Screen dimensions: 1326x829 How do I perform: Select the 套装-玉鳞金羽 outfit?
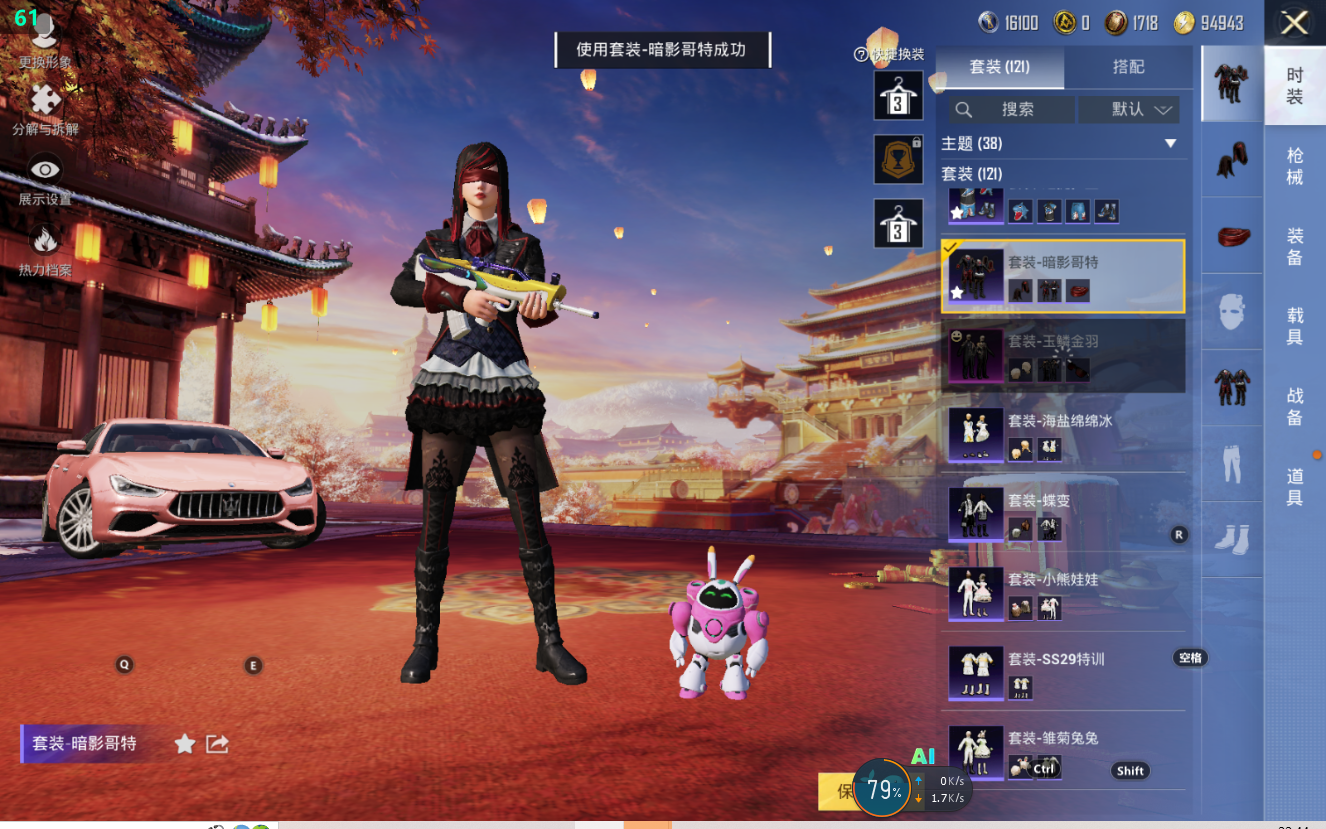click(x=1062, y=355)
